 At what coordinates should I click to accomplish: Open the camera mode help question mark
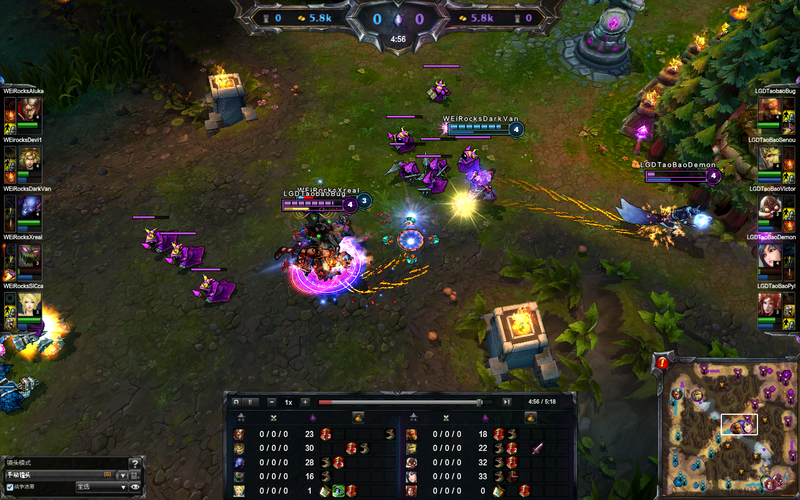pyautogui.click(x=135, y=462)
